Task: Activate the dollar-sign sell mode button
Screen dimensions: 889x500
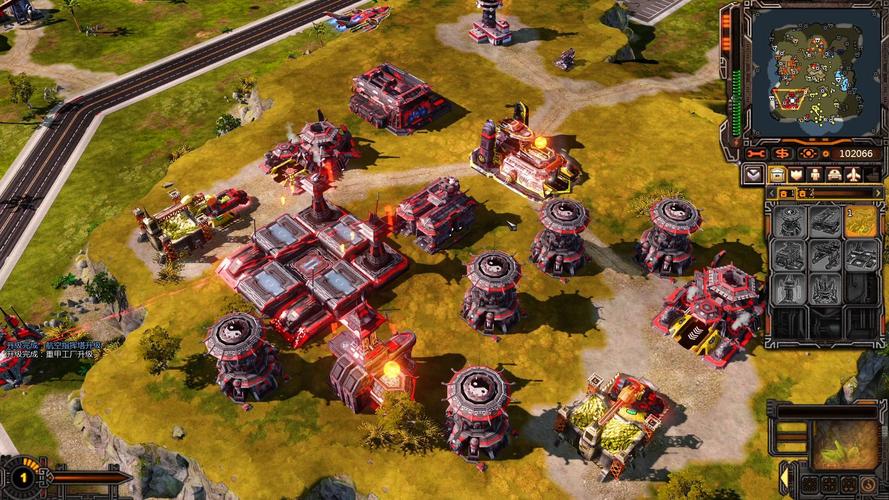Action: pyautogui.click(x=782, y=153)
